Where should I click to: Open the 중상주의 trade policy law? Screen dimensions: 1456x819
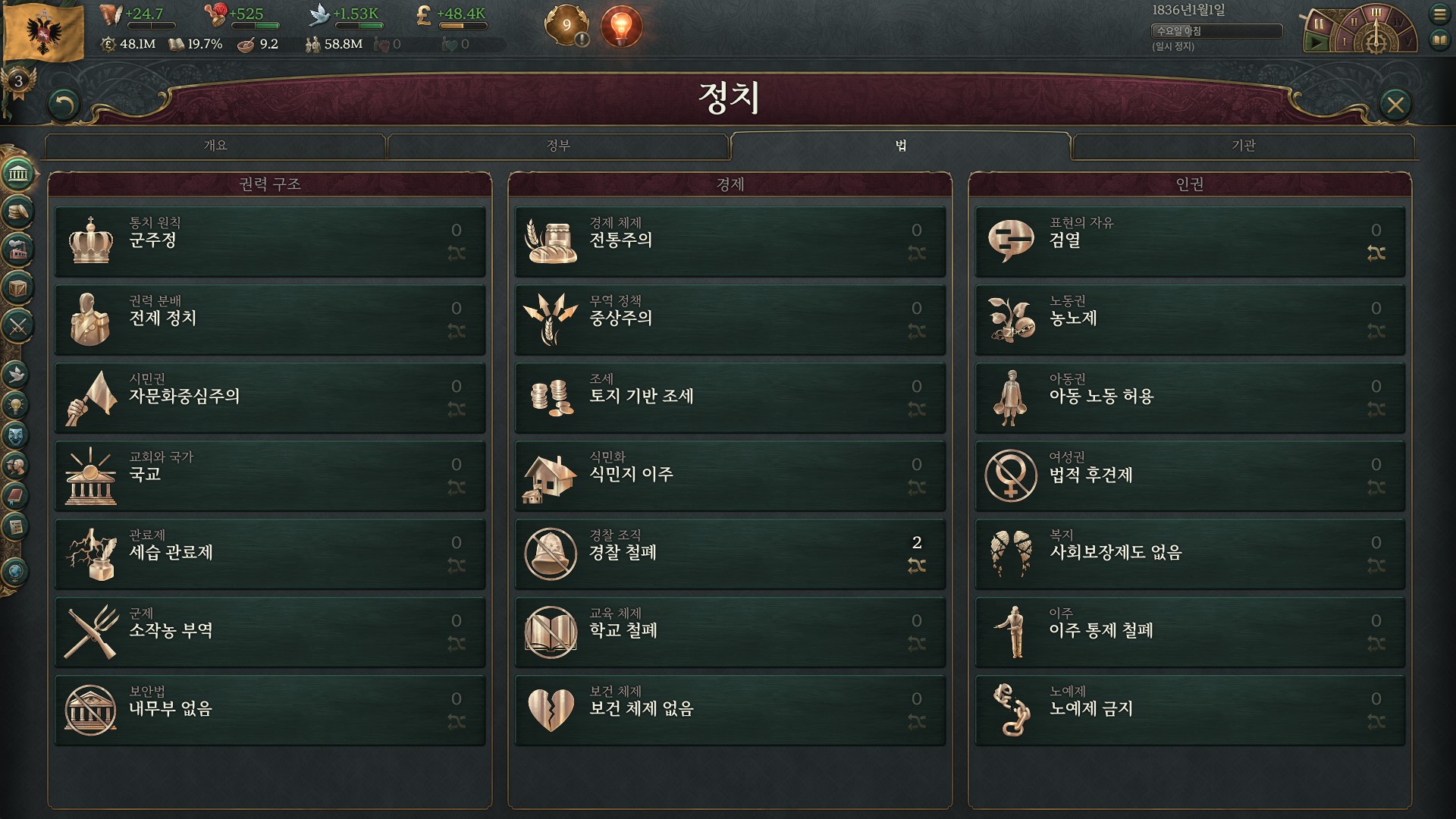coord(730,319)
